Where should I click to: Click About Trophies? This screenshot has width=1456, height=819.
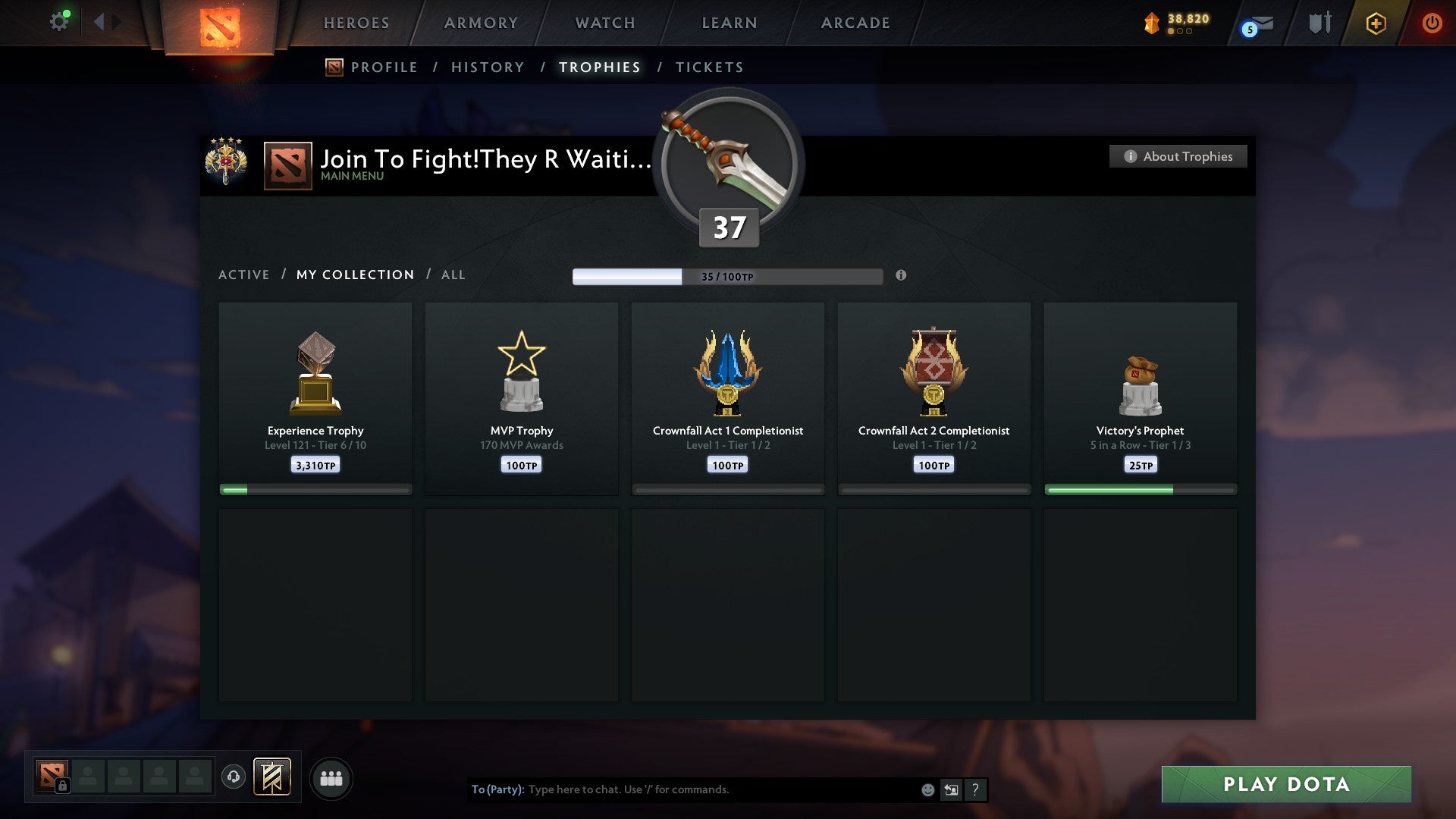(1178, 156)
